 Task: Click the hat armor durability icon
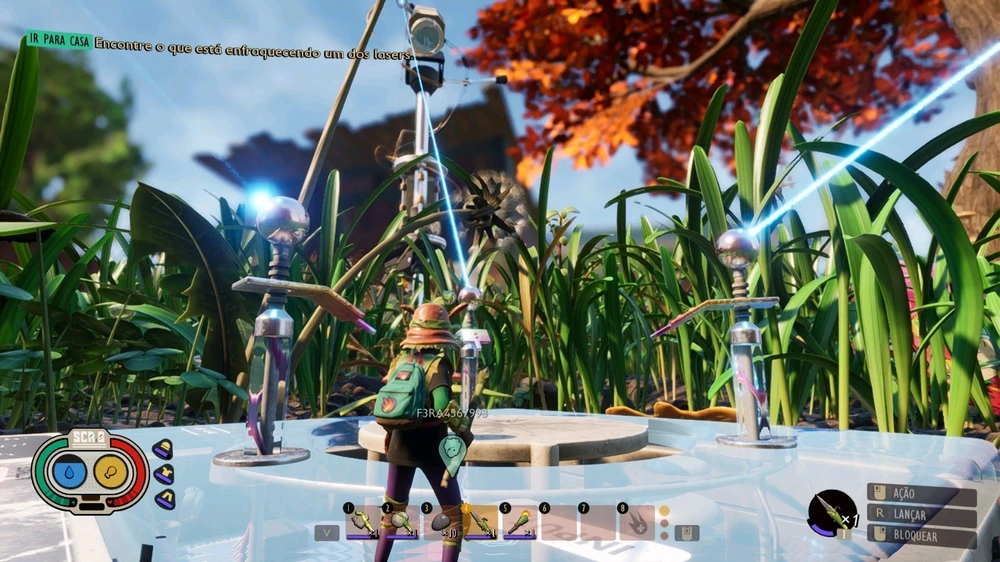[164, 450]
